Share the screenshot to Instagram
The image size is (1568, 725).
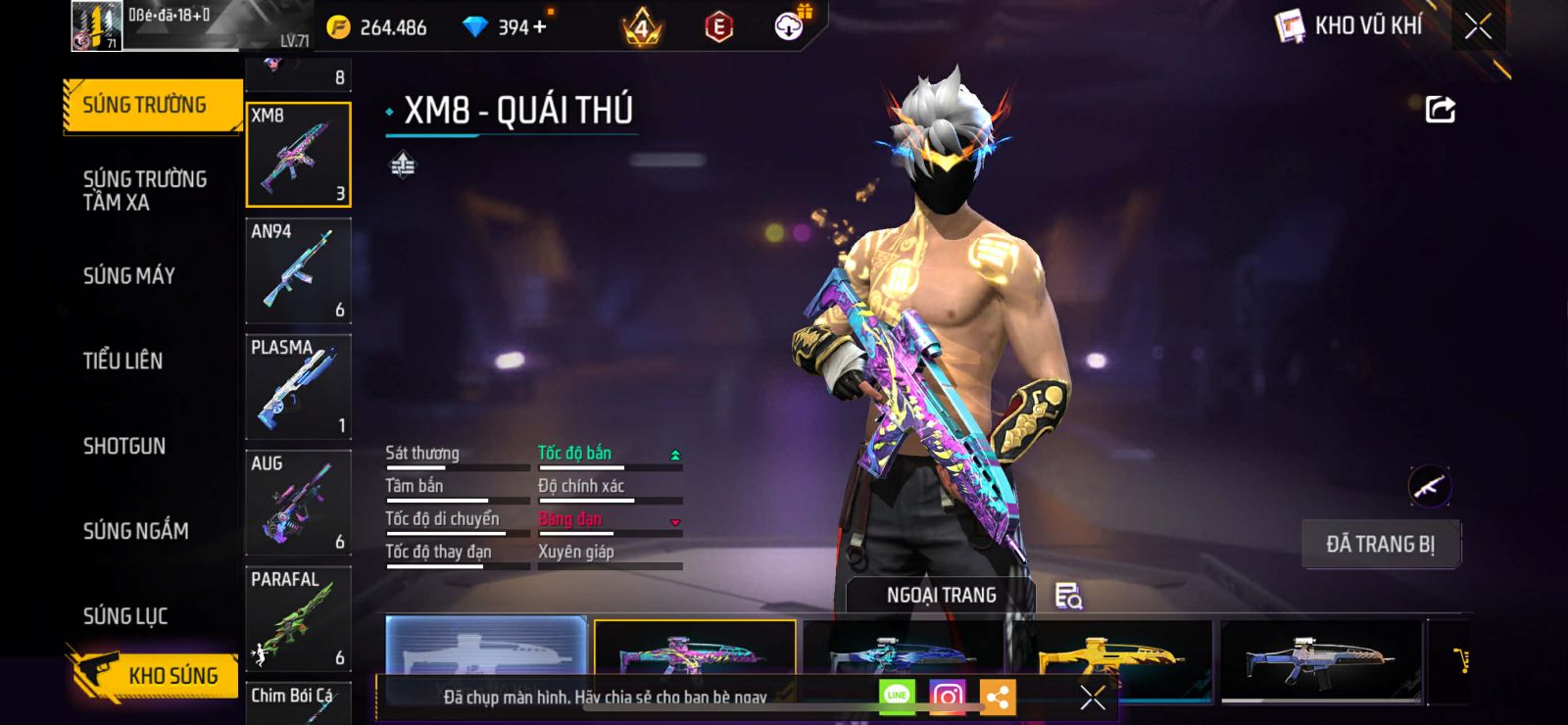(x=947, y=697)
